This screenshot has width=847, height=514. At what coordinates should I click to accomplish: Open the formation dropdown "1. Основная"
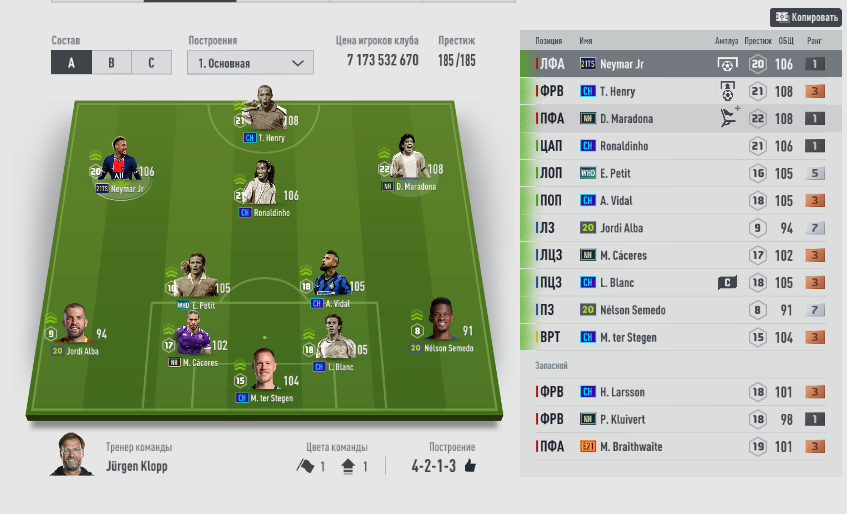click(x=250, y=62)
